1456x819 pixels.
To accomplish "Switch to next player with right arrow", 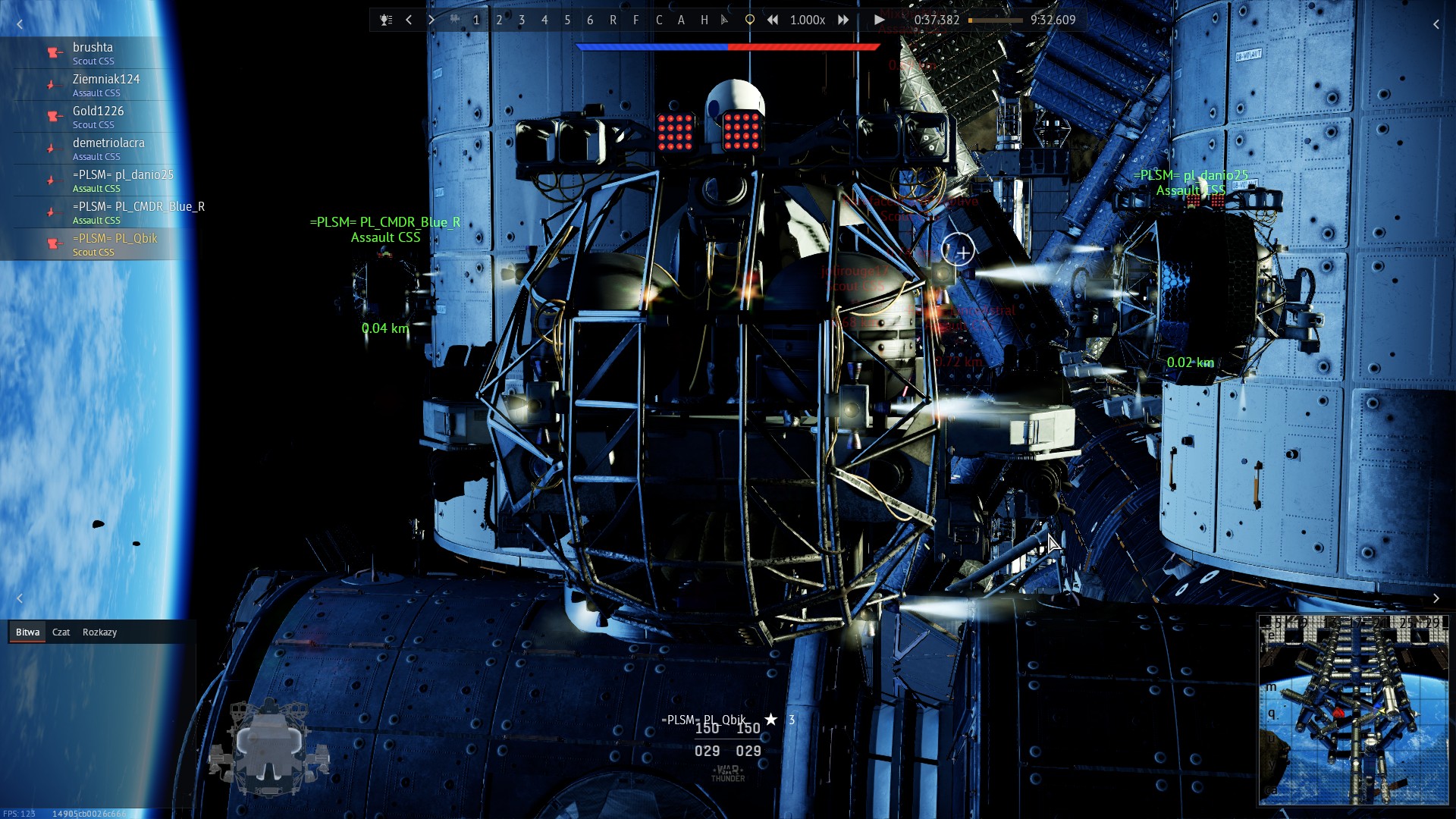I will (x=431, y=20).
